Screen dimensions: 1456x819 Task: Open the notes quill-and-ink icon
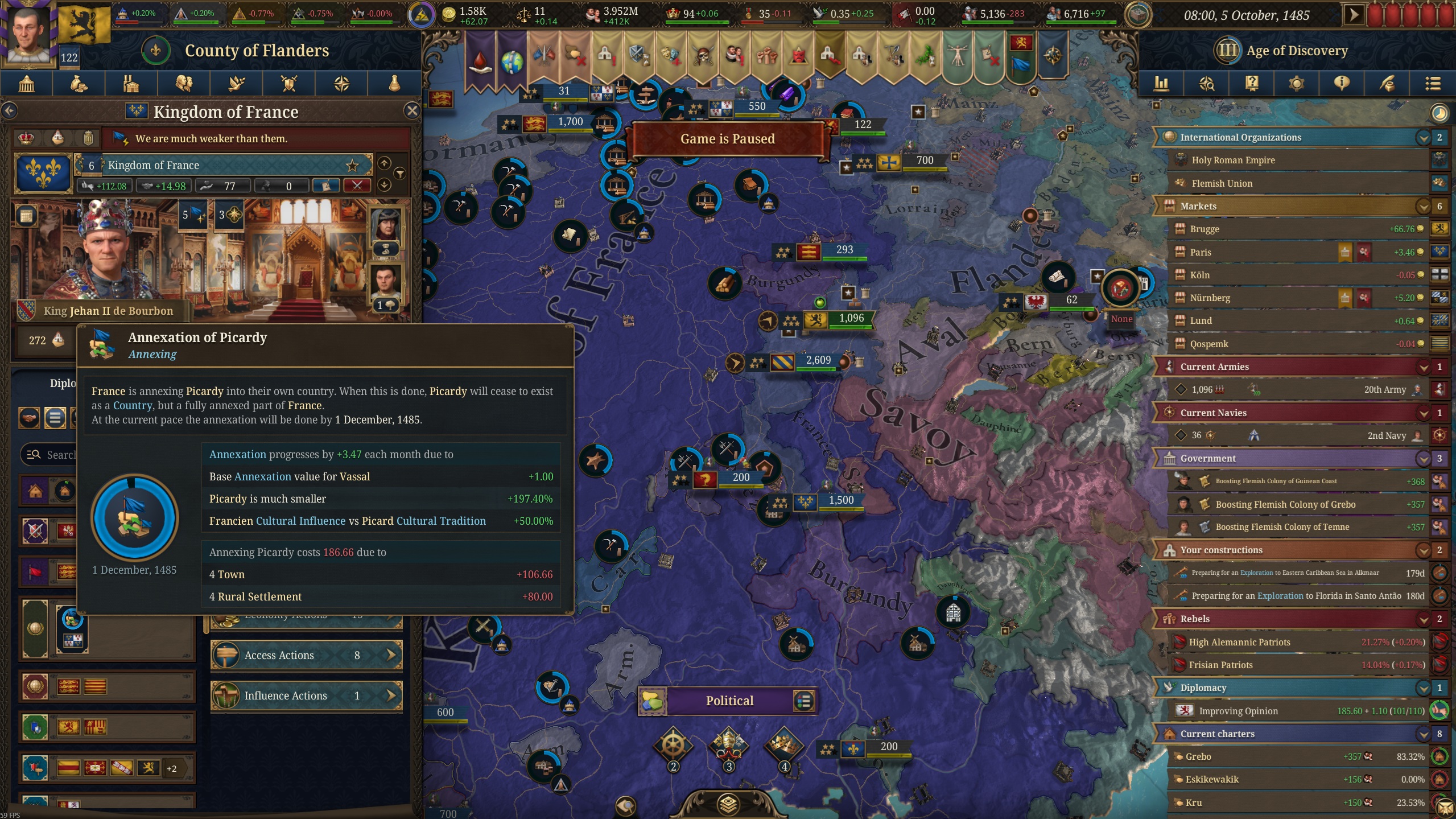pyautogui.click(x=1387, y=84)
